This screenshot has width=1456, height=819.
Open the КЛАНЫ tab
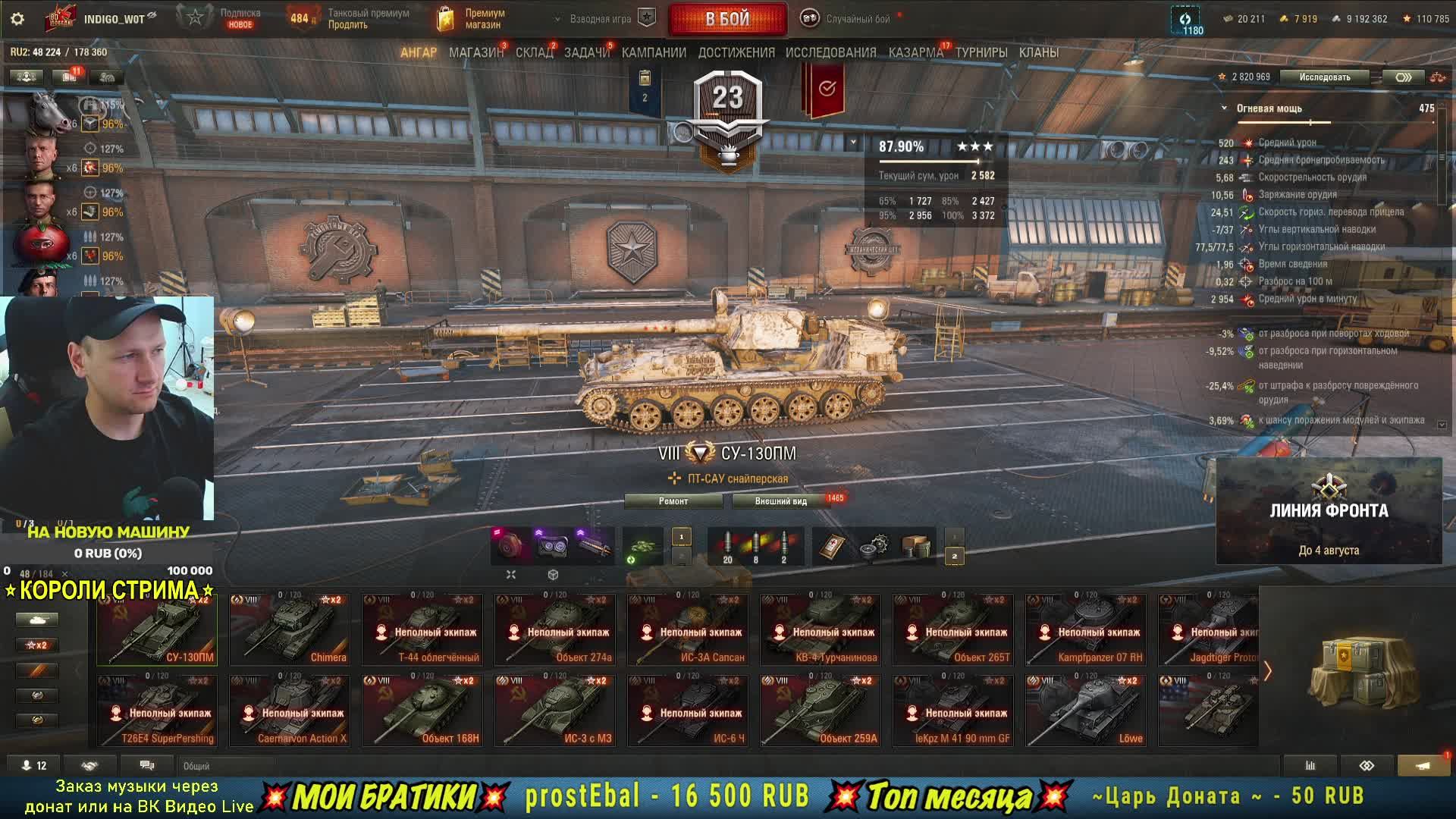pos(1038,52)
